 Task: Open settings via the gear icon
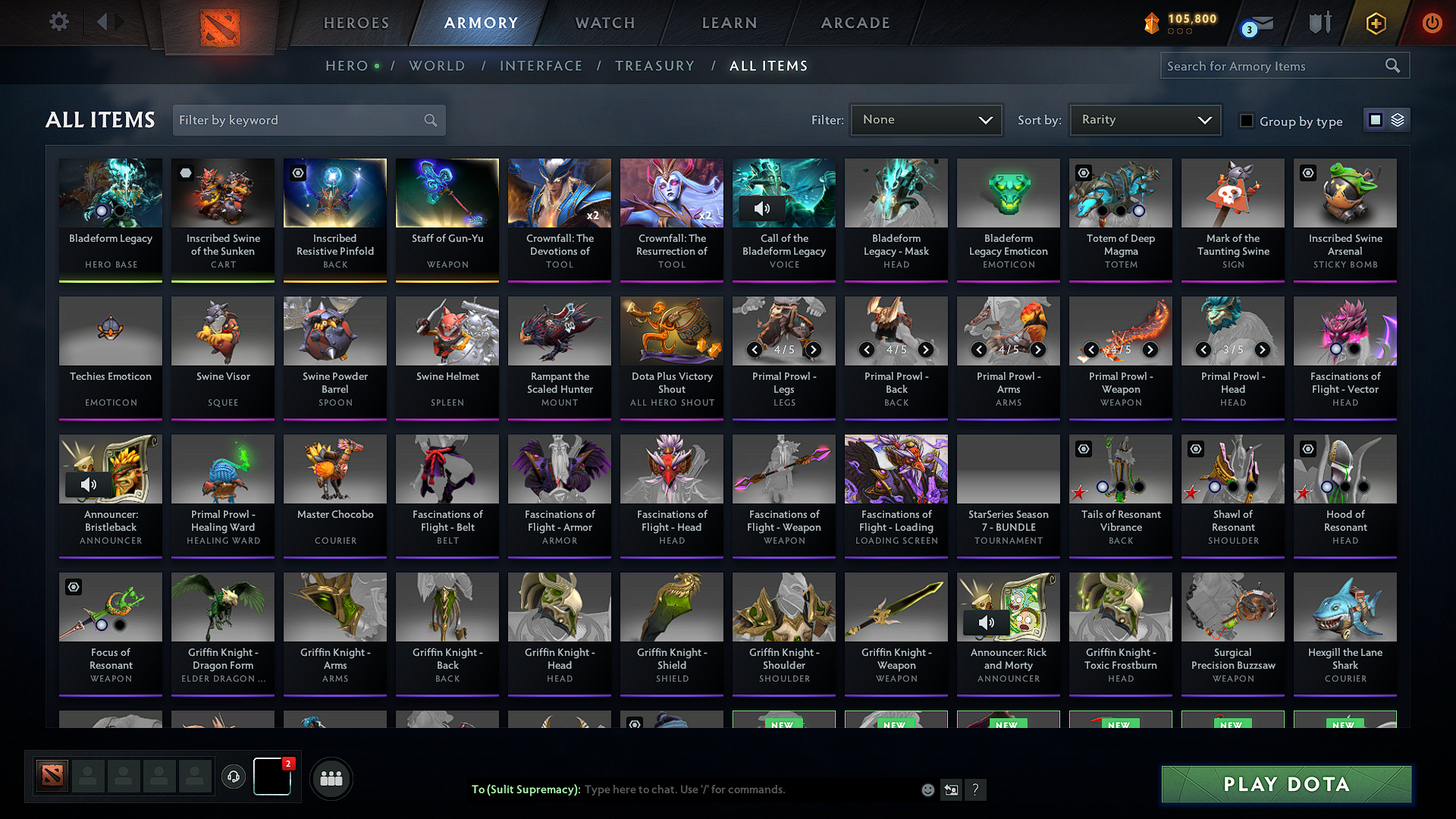(58, 22)
